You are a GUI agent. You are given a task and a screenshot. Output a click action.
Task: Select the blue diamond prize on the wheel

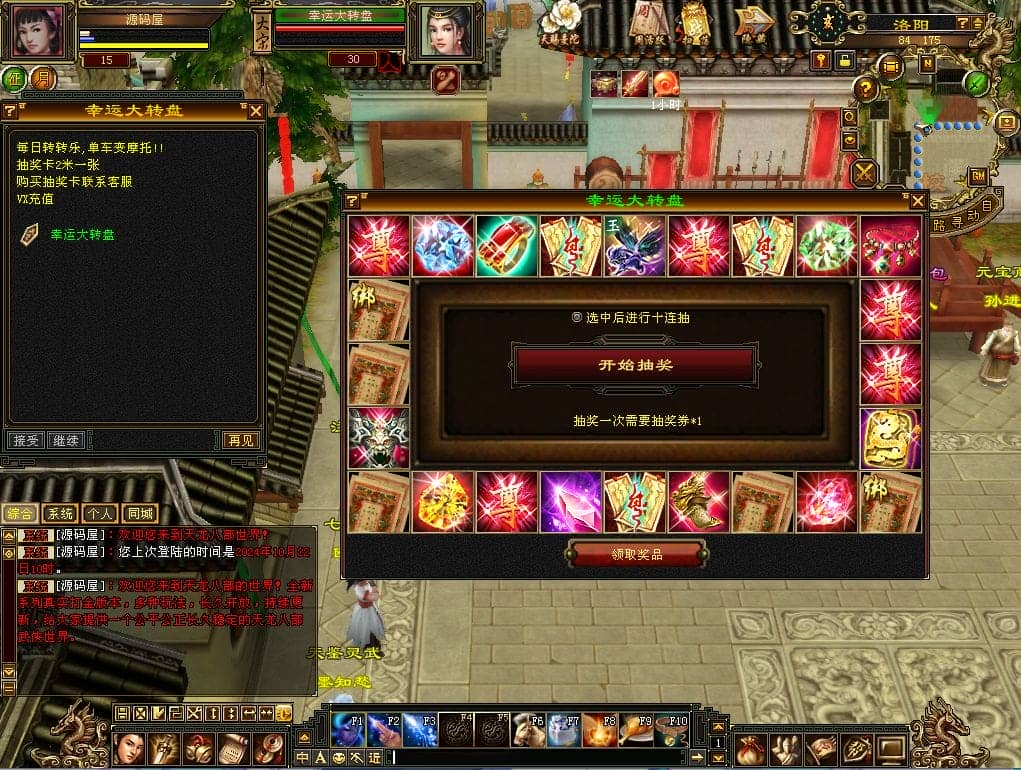coord(443,246)
